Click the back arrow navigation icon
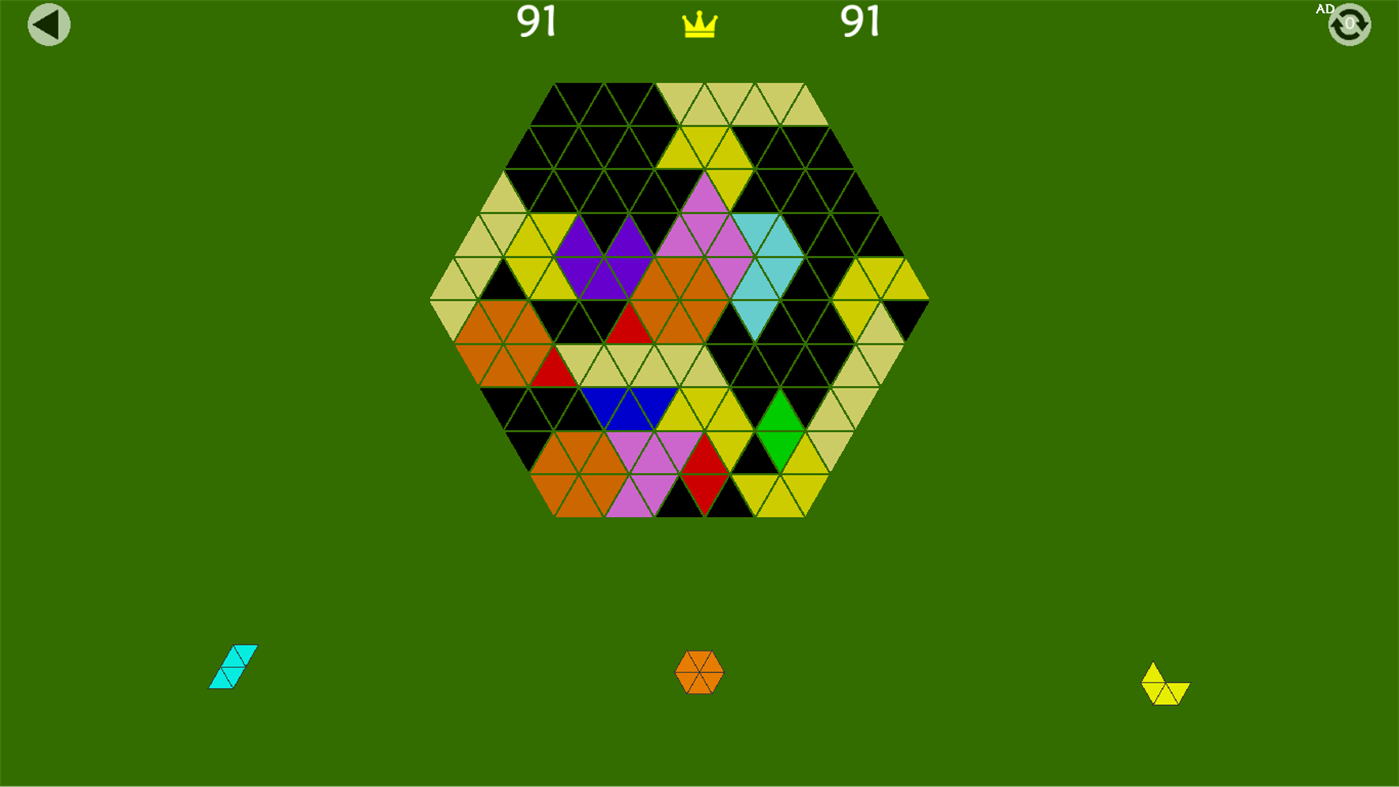Viewport: 1399px width, 787px height. point(48,23)
